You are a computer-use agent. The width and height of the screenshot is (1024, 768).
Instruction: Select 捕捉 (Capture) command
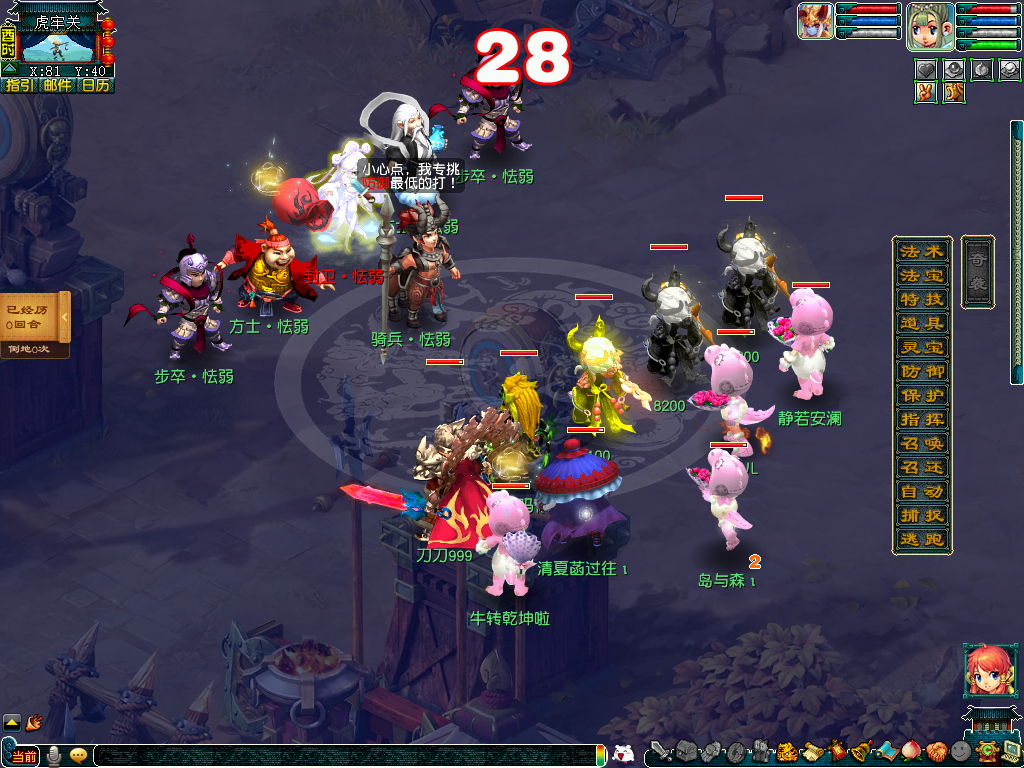(921, 516)
